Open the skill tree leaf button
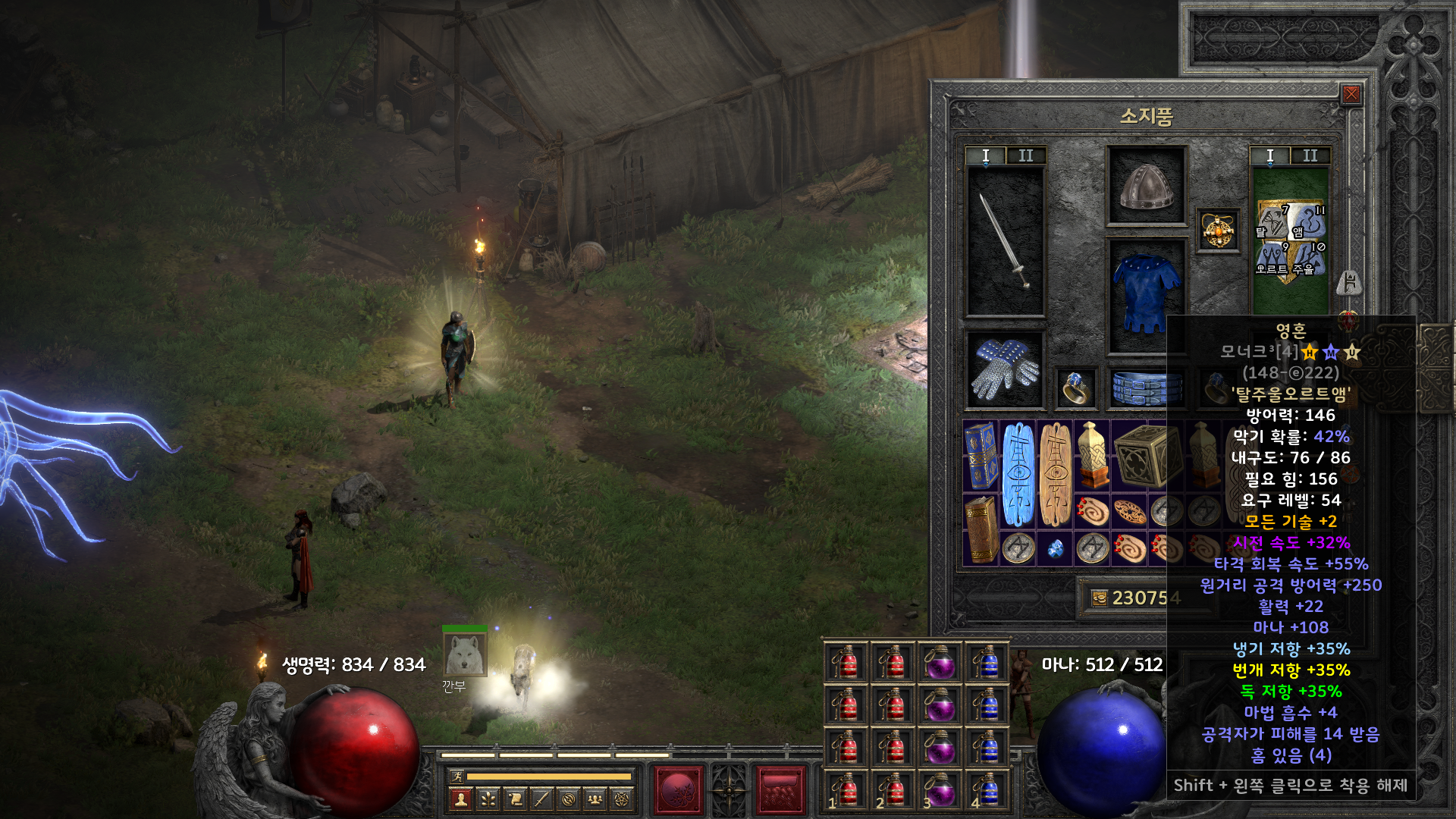This screenshot has height=819, width=1456. pos(488,799)
